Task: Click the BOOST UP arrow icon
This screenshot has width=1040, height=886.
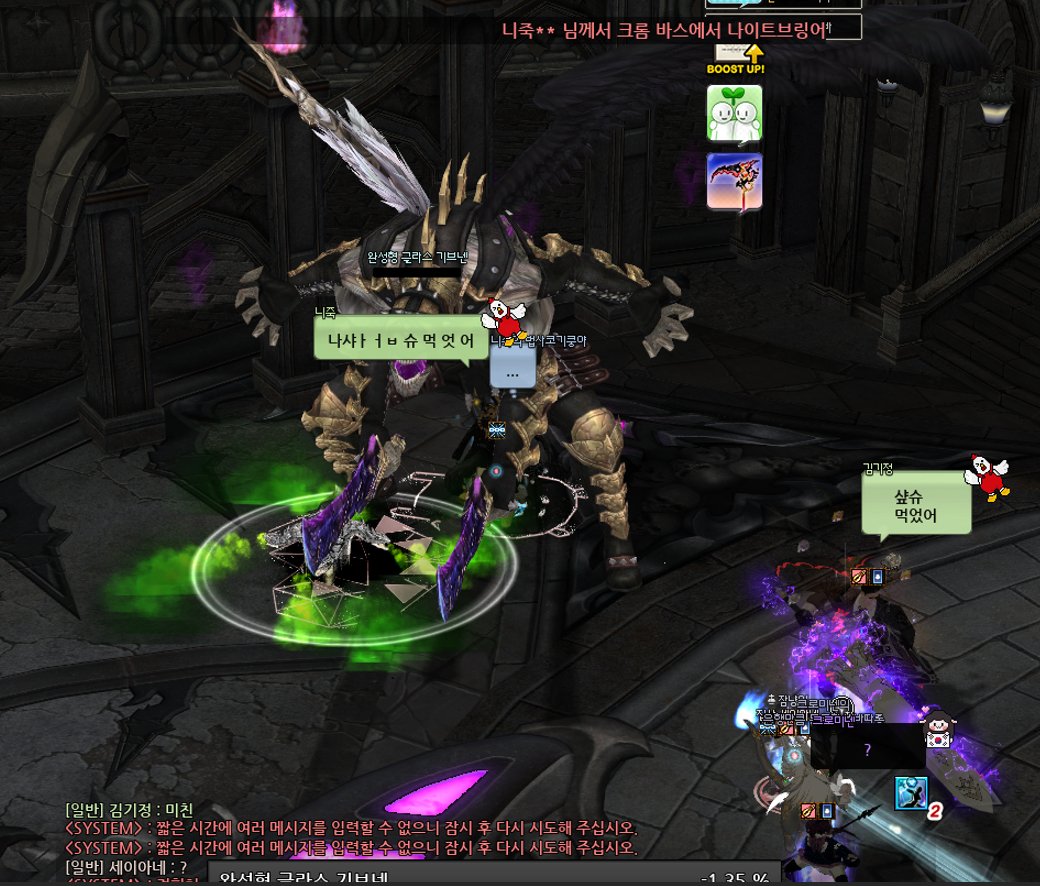Action: [x=736, y=60]
